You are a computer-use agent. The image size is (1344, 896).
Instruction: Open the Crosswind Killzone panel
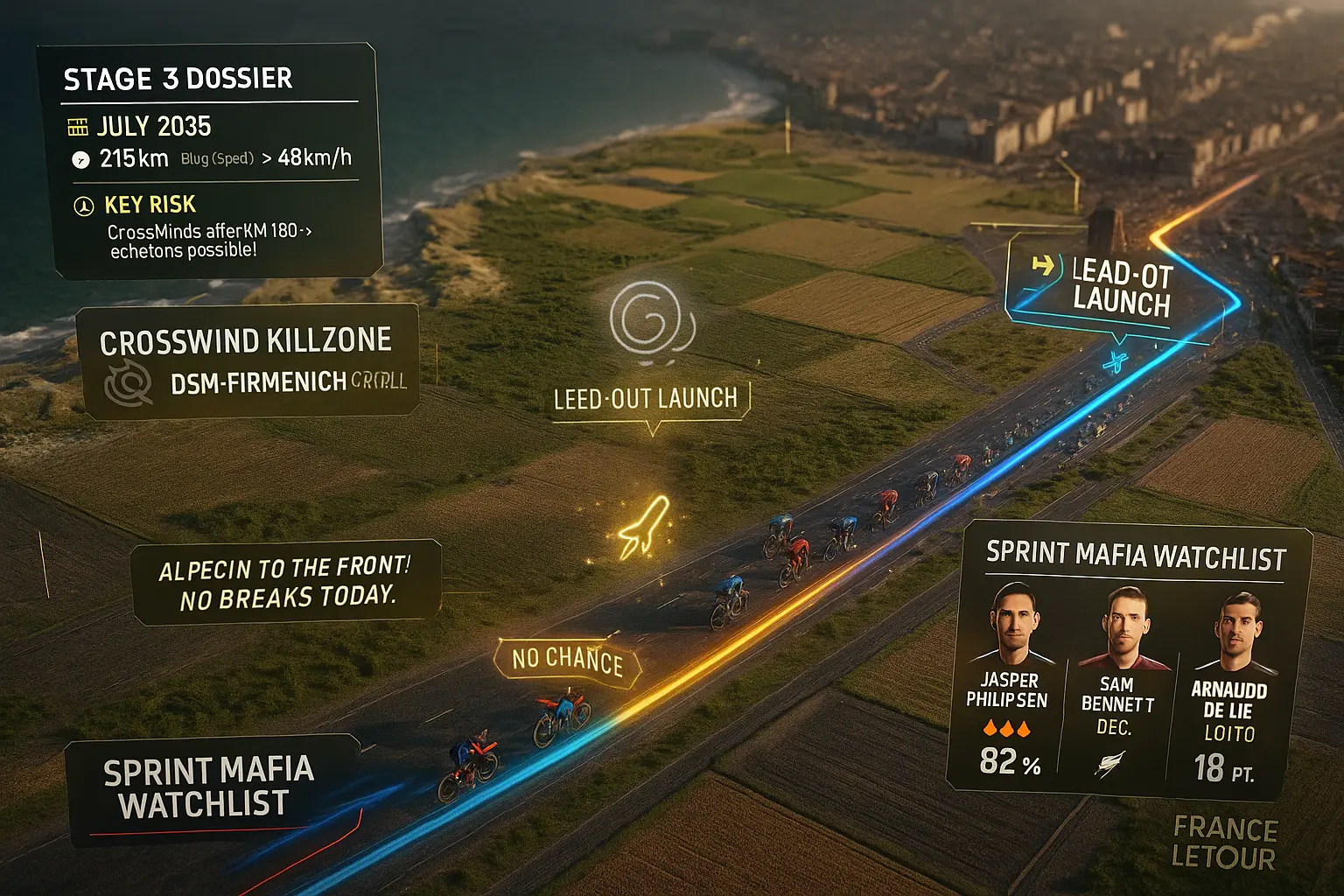248,360
